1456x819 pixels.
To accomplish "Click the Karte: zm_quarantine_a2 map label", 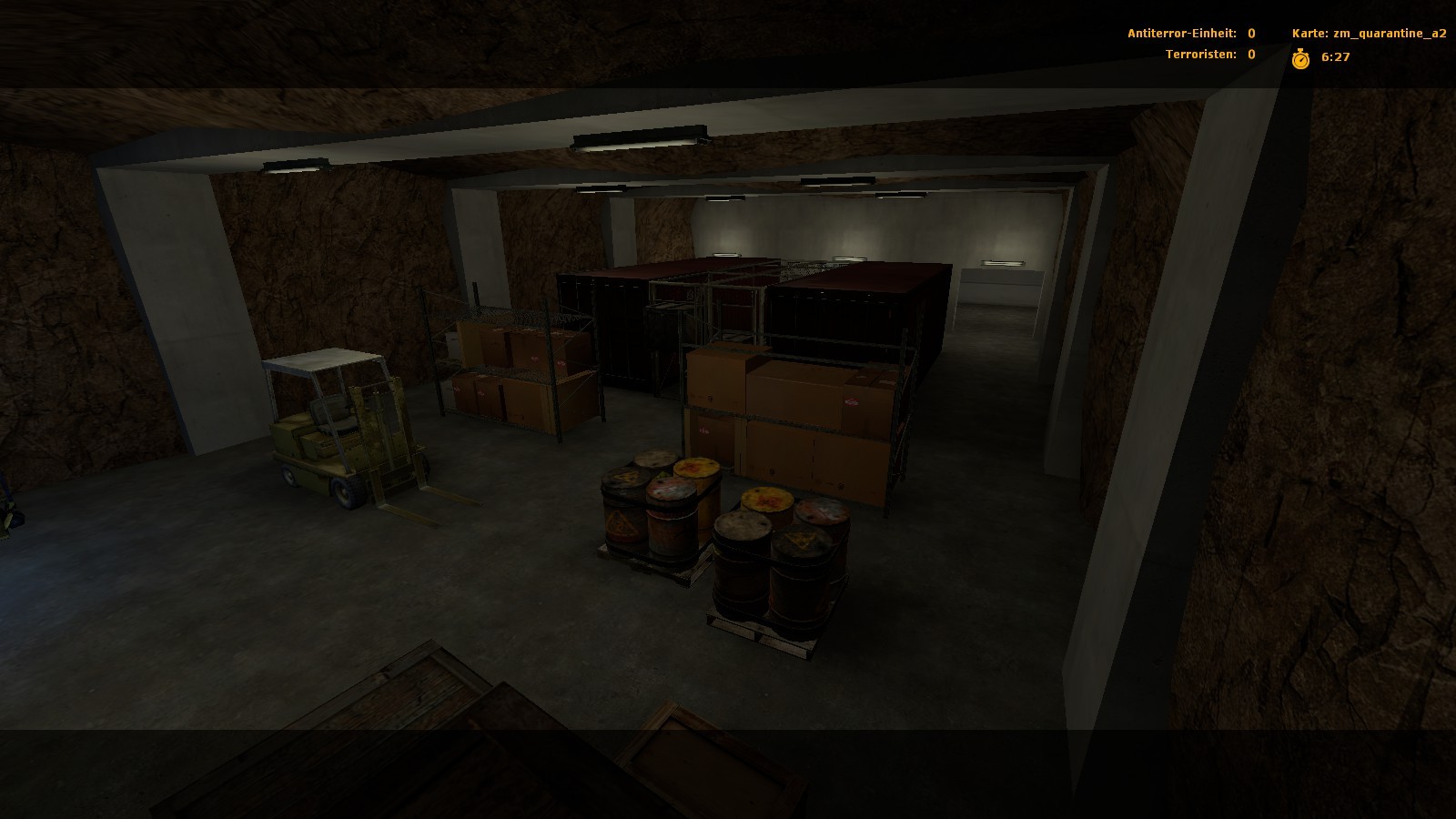I will [1371, 32].
